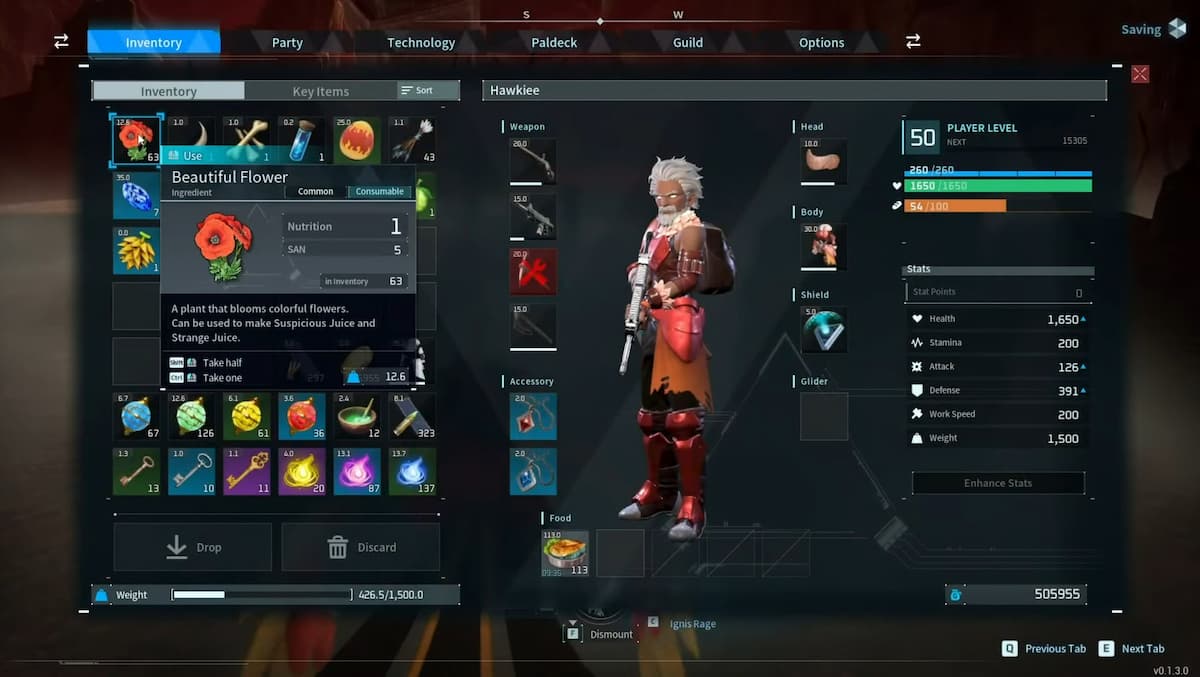Go to the Paldeck tab
This screenshot has width=1200, height=677.
tap(554, 43)
